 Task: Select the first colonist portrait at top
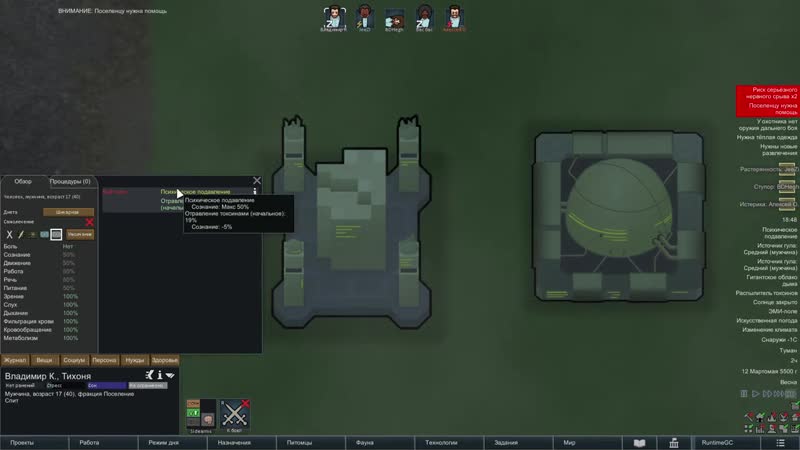[333, 19]
